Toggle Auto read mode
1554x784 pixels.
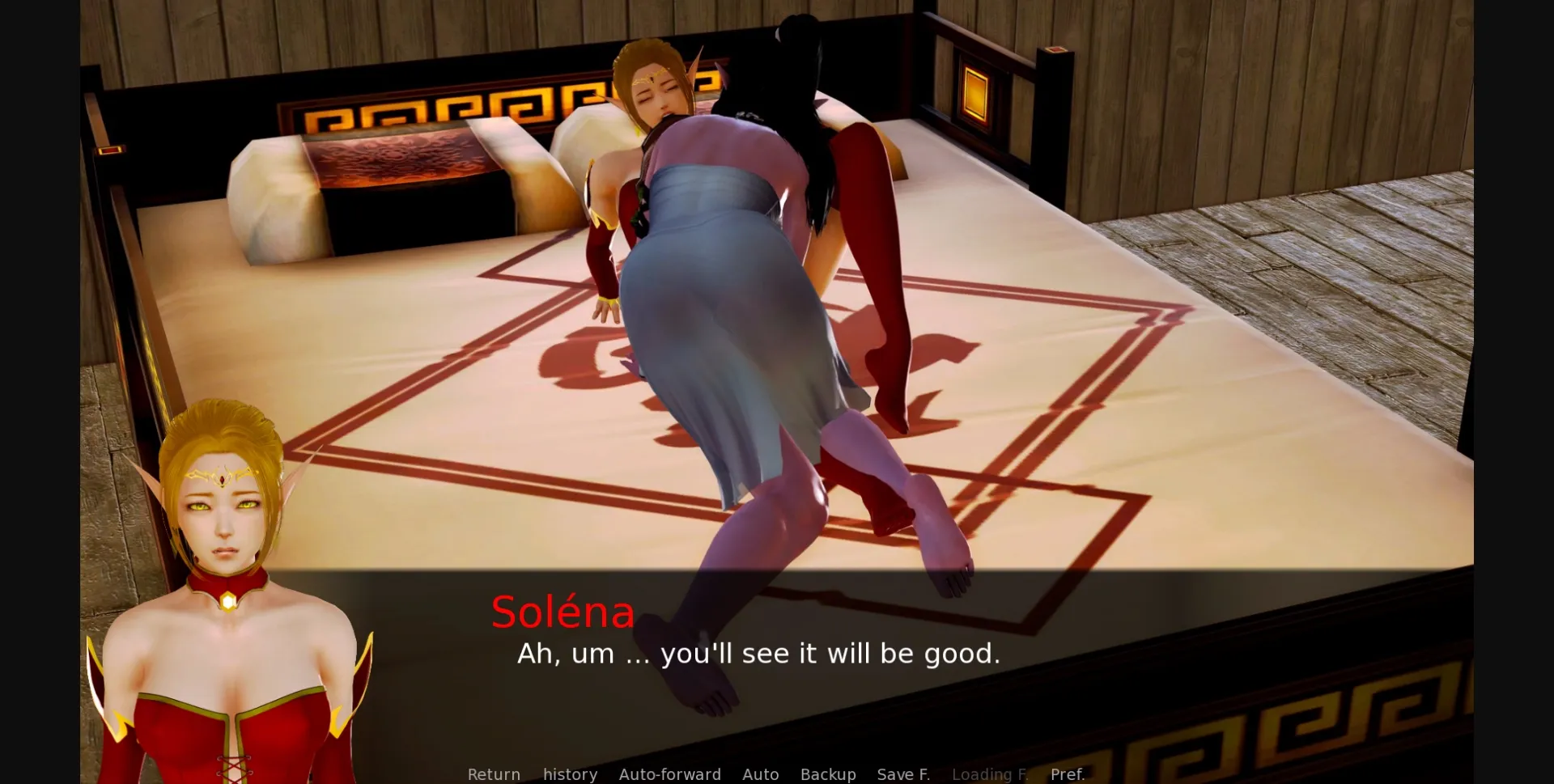pos(760,774)
